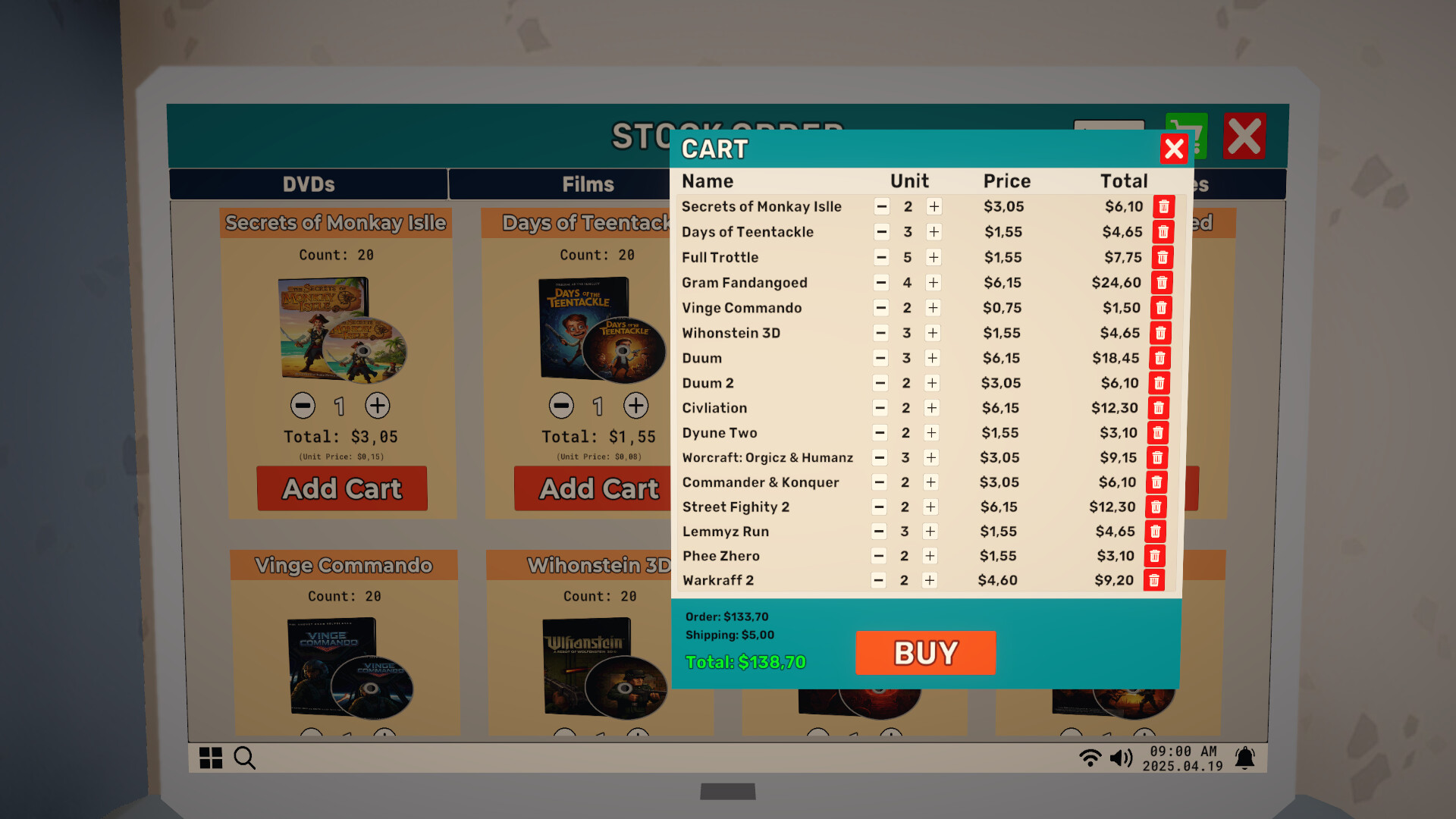The width and height of the screenshot is (1456, 819).
Task: Increase Secrets of Monkay Islle quantity
Action: point(934,206)
